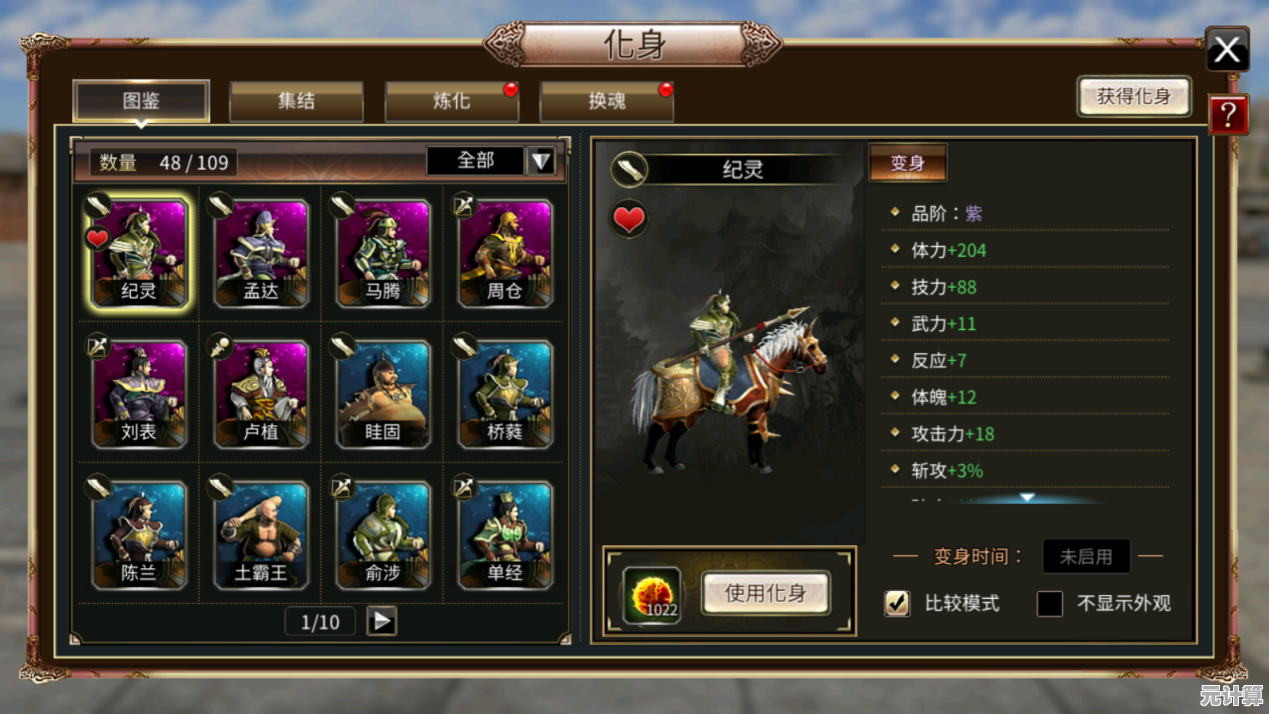Image resolution: width=1269 pixels, height=714 pixels.
Task: Close the 化身 window
Action: (x=1227, y=49)
